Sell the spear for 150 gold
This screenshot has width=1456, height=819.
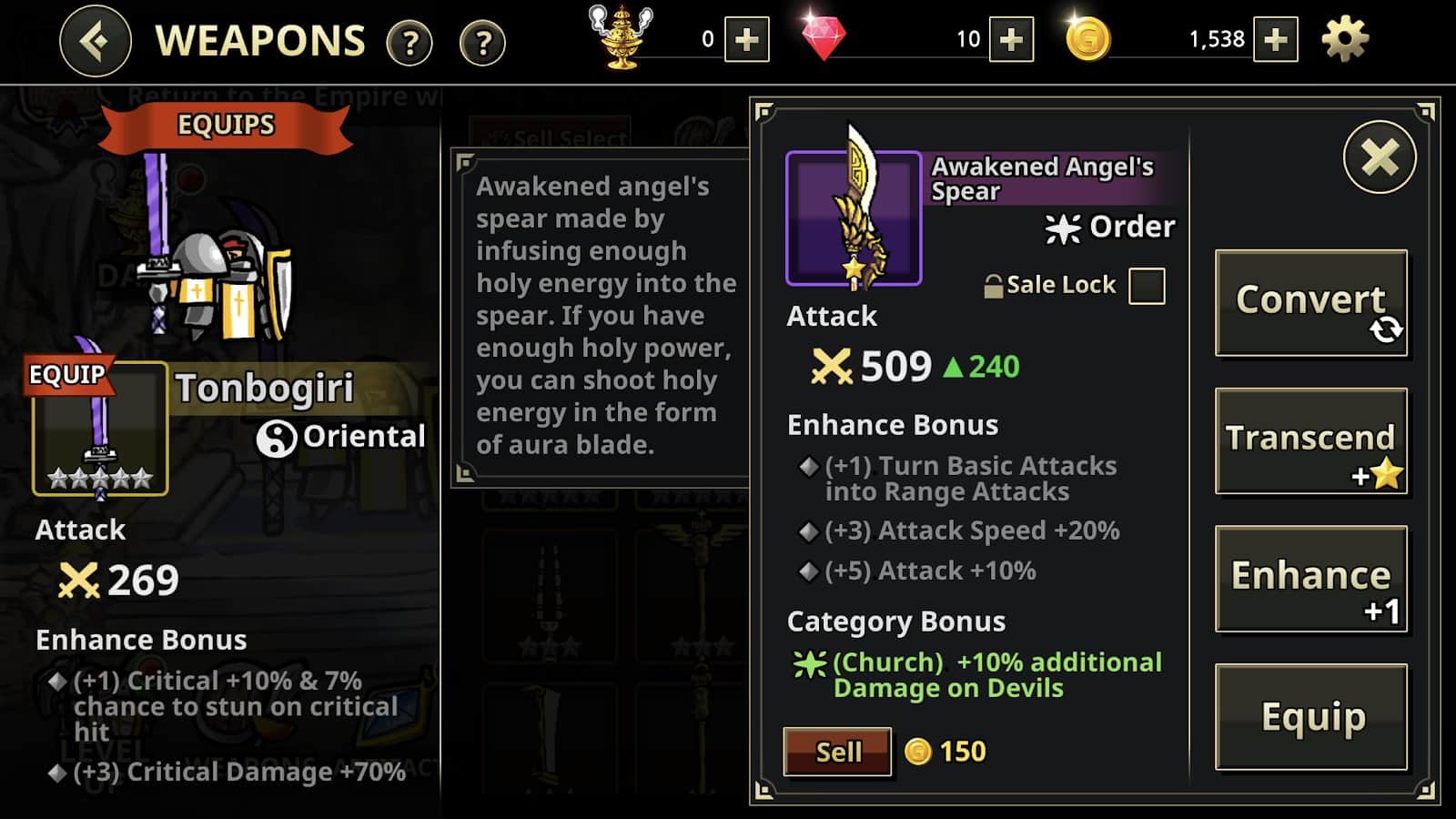click(837, 752)
